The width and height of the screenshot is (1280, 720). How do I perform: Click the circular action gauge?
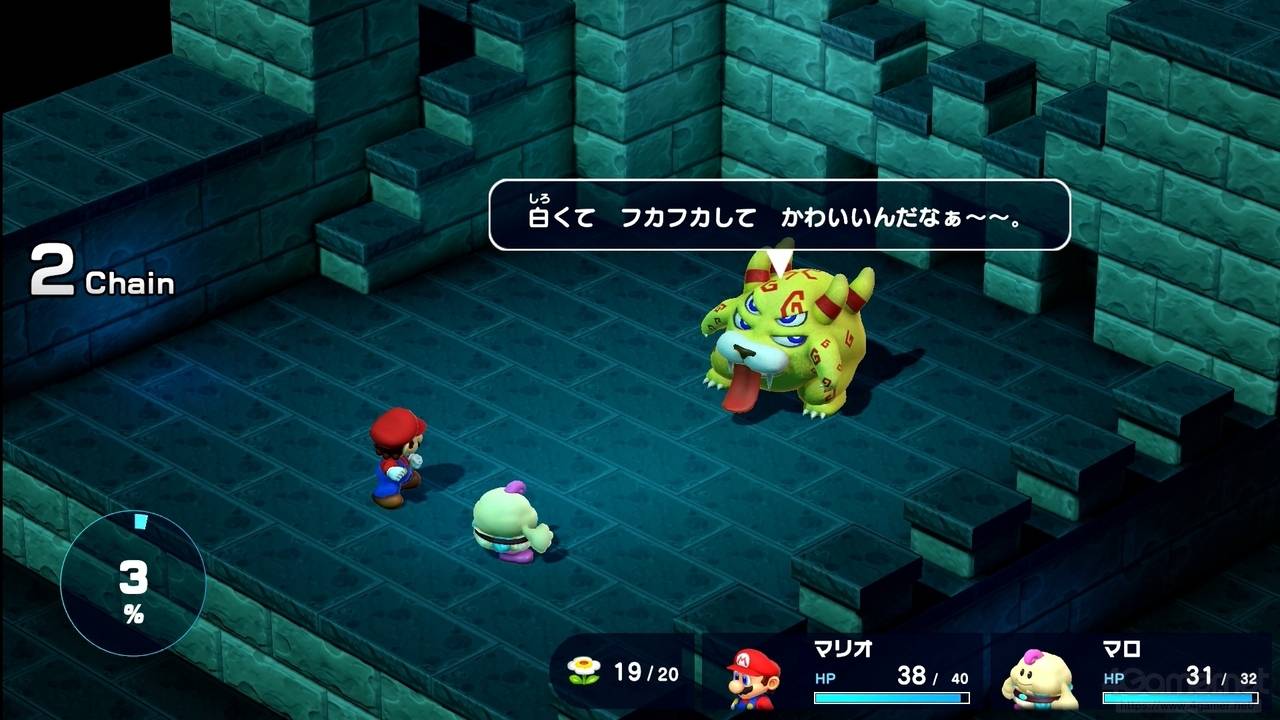(133, 582)
